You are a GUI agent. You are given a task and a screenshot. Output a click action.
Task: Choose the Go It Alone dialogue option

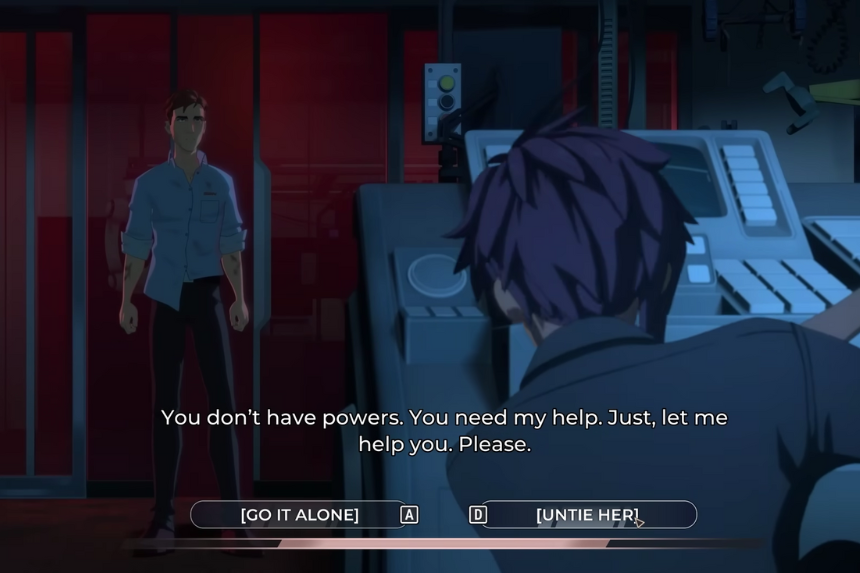pyautogui.click(x=299, y=515)
